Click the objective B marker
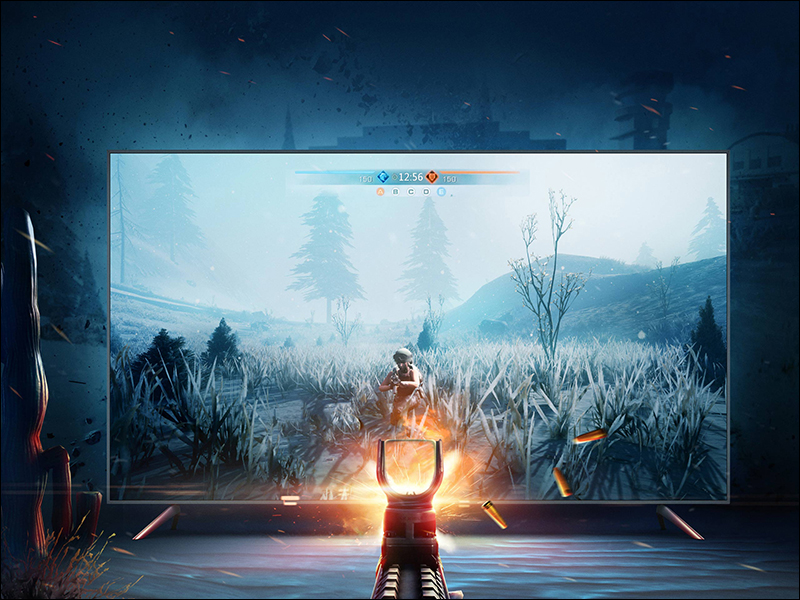800x600 pixels. pyautogui.click(x=395, y=191)
